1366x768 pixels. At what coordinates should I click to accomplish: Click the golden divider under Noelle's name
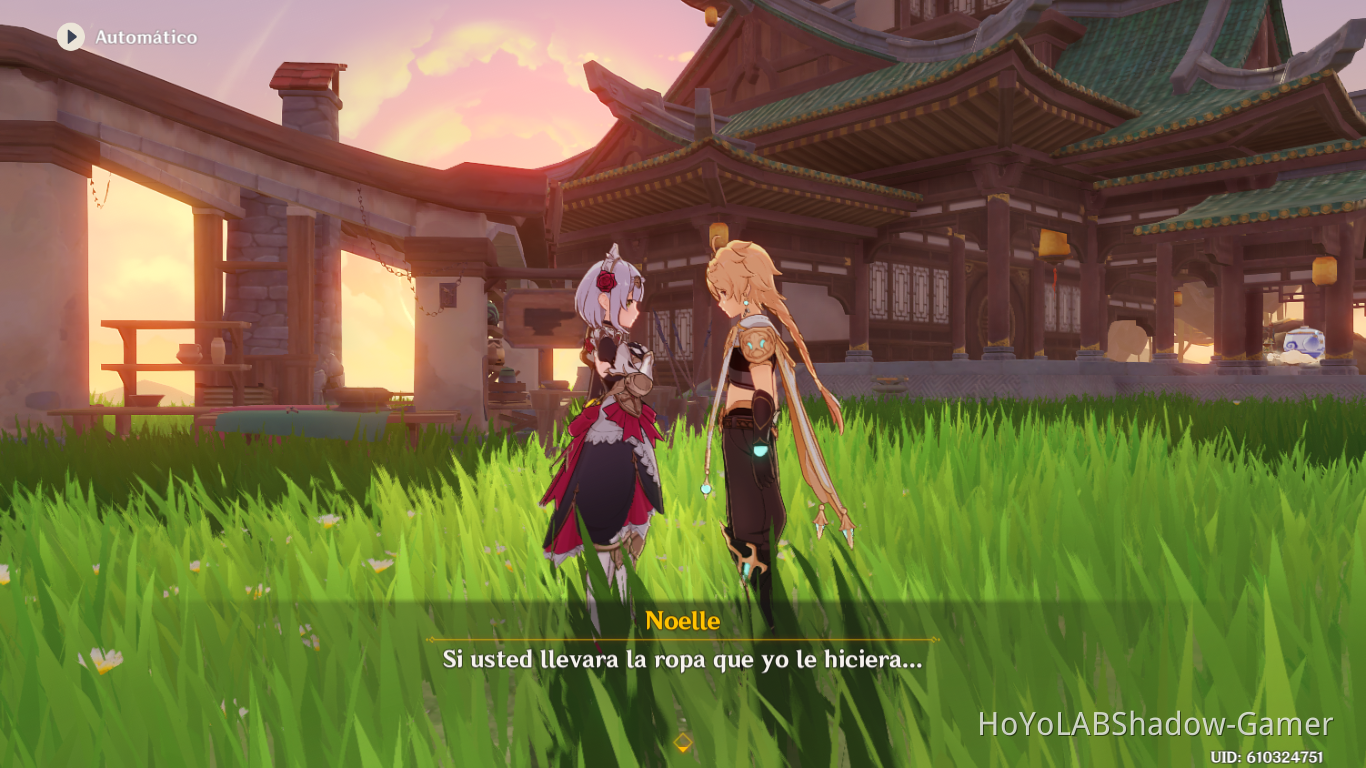pyautogui.click(x=683, y=637)
